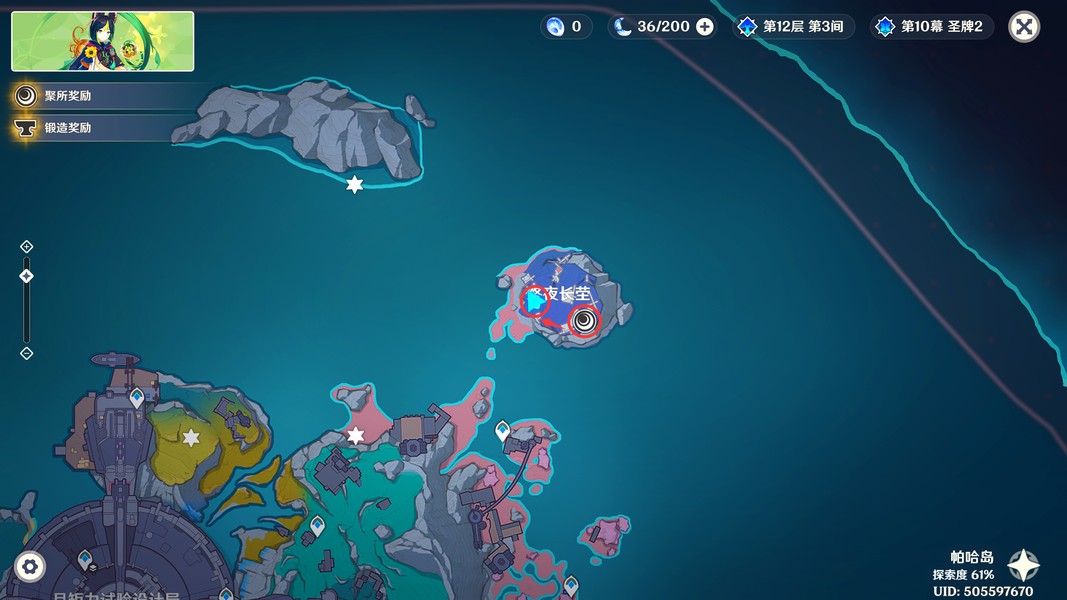Image resolution: width=1067 pixels, height=600 pixels.
Task: Open the 第10幕 圣牌2 theater progress
Action: [931, 27]
